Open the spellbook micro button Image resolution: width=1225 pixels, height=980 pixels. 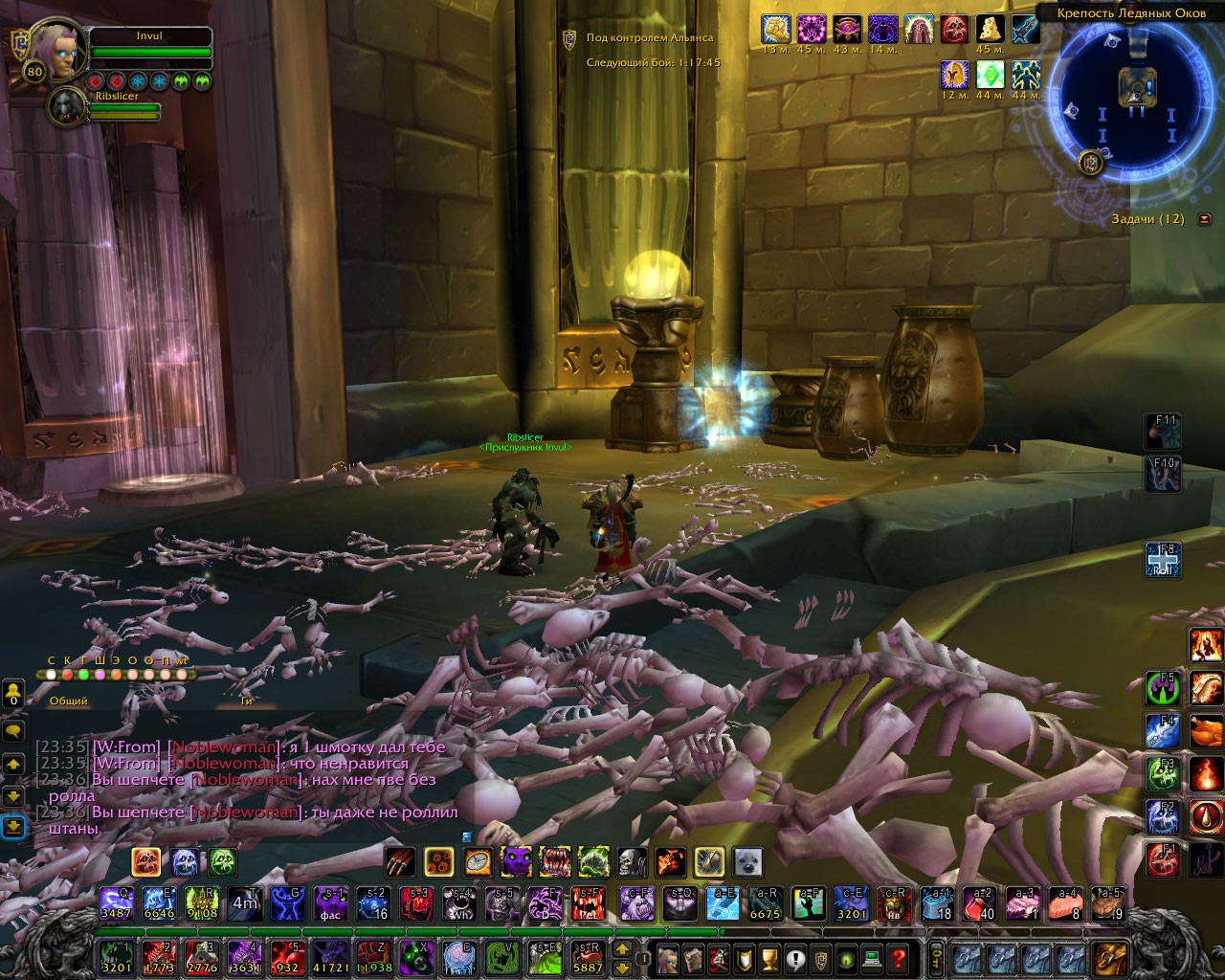pyautogui.click(x=694, y=958)
